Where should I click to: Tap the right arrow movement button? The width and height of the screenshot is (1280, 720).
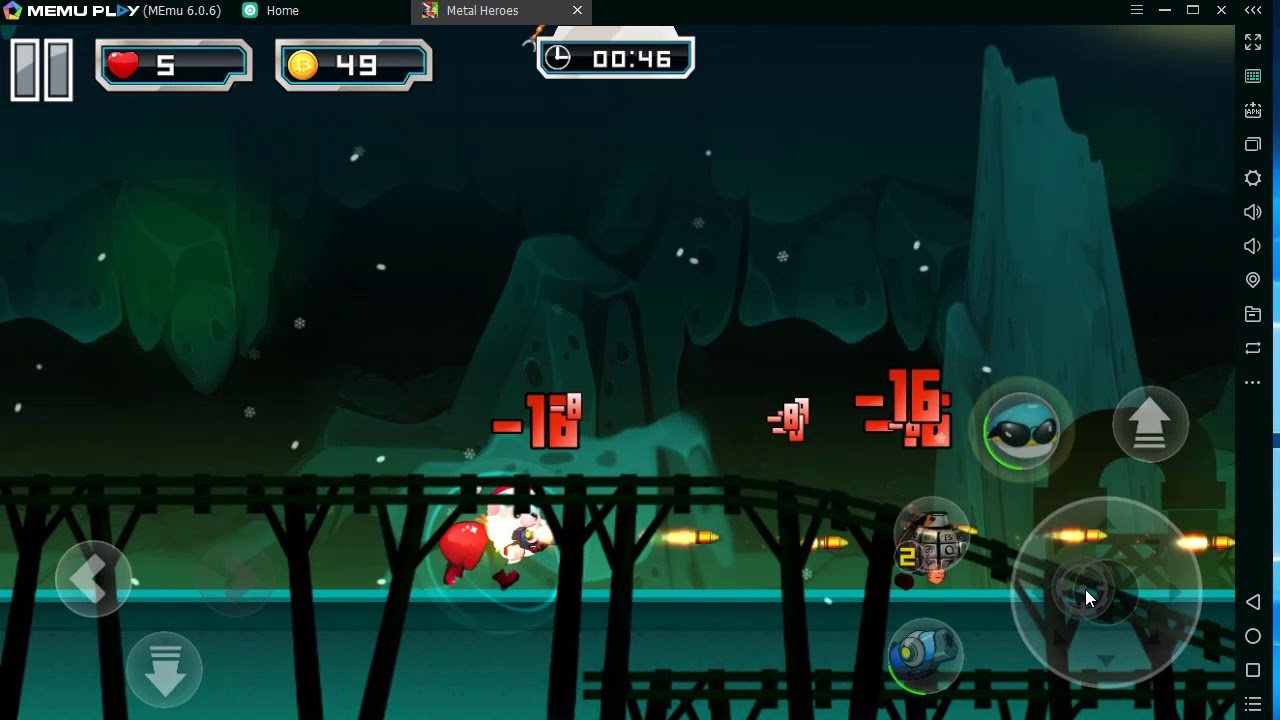point(237,579)
